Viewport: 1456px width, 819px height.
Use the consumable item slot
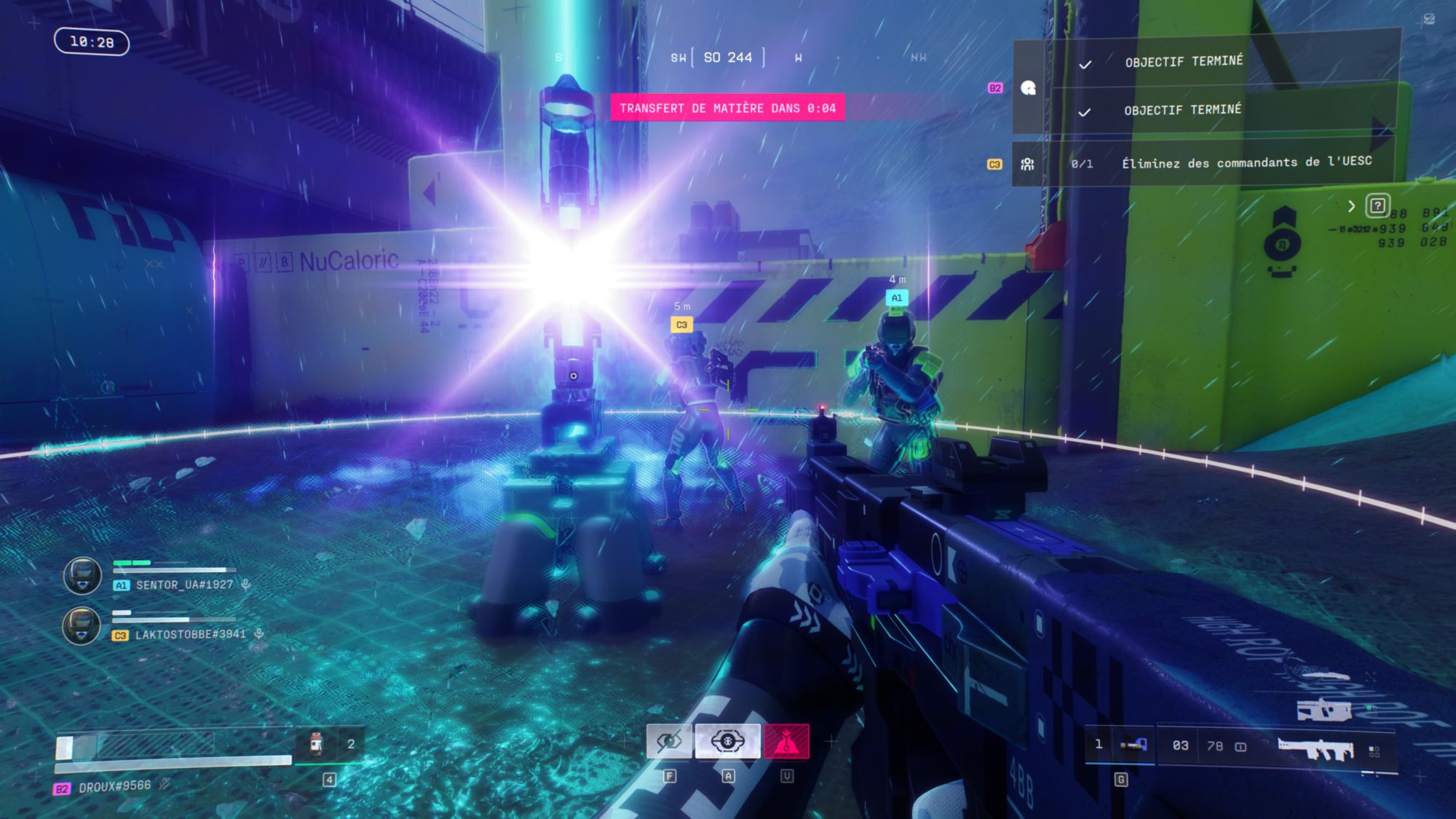(316, 743)
